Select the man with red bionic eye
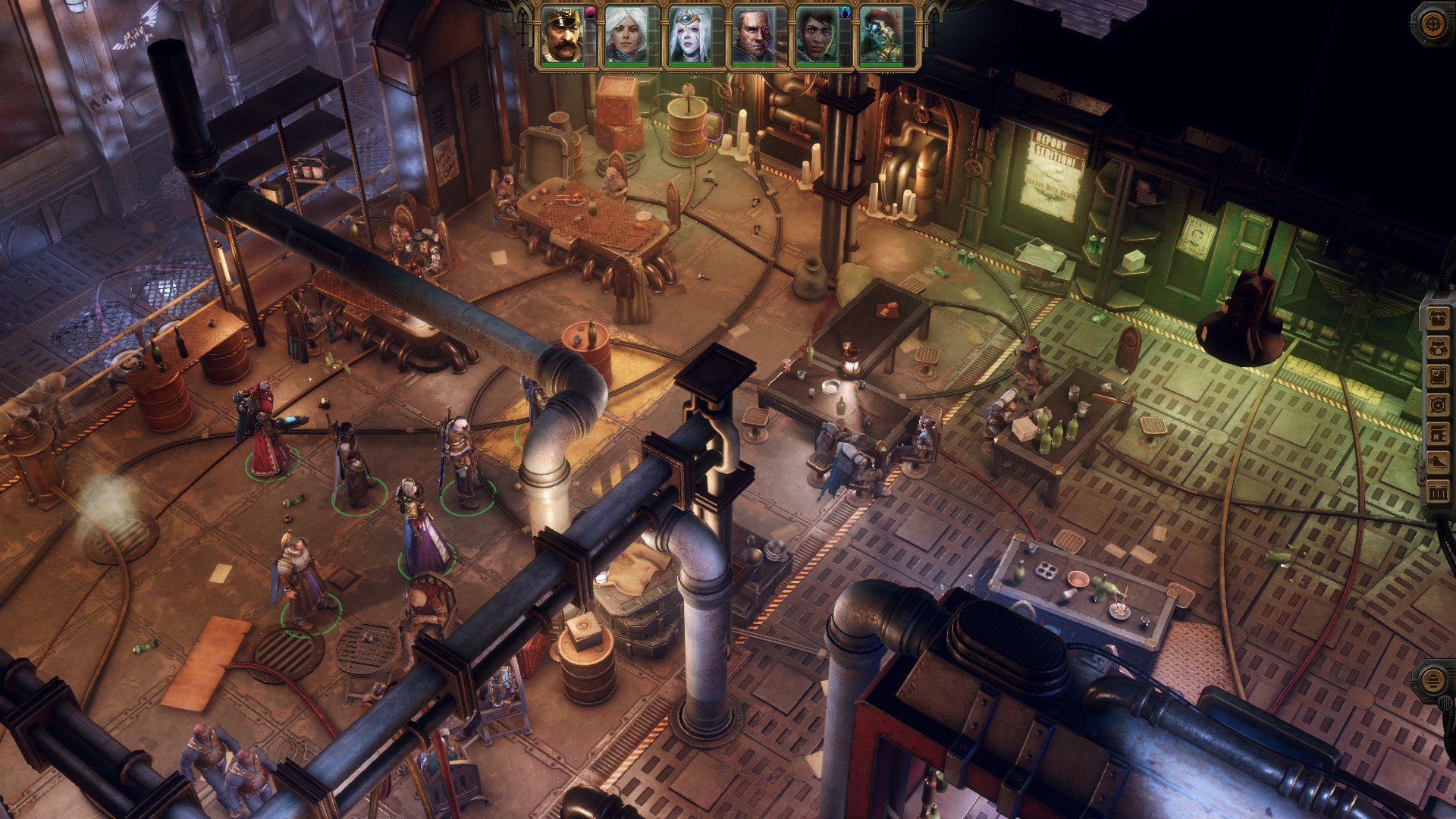Screen dimensions: 1456x819 753,36
